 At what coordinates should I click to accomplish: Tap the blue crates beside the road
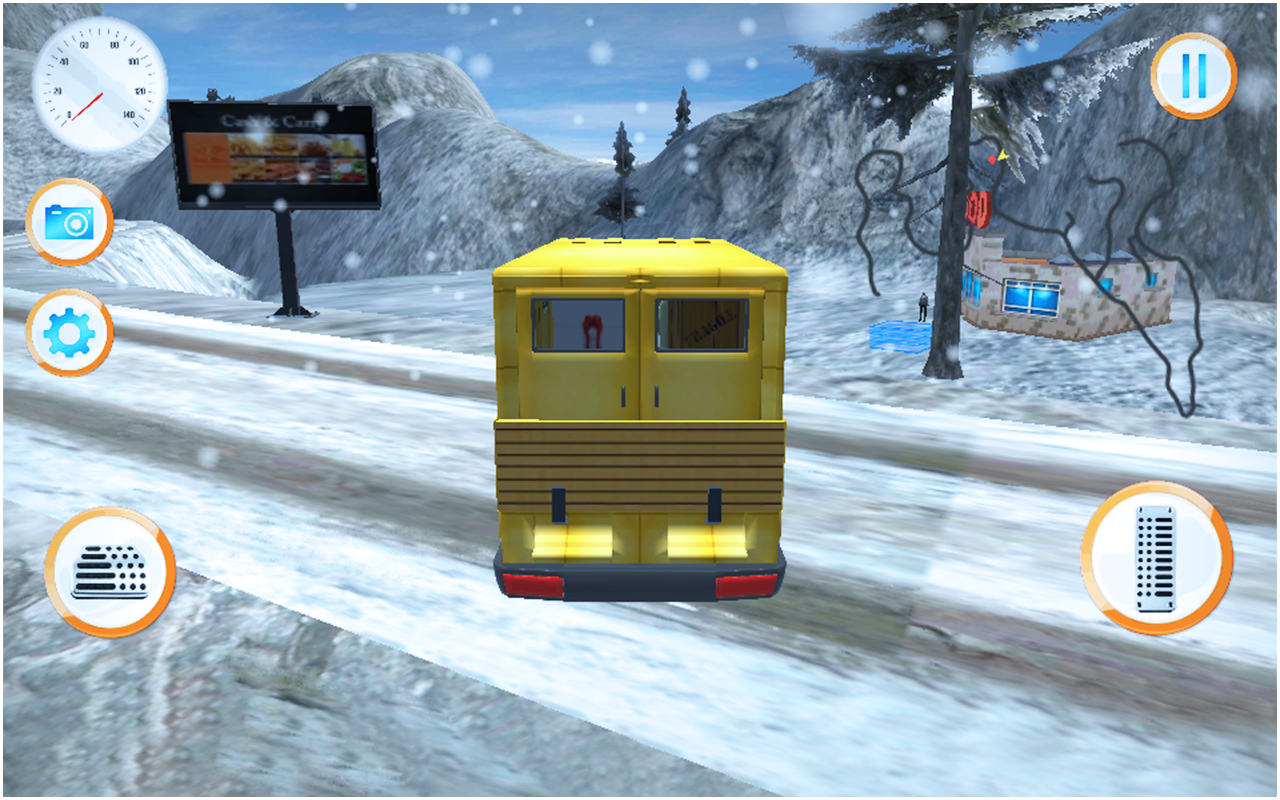(898, 337)
